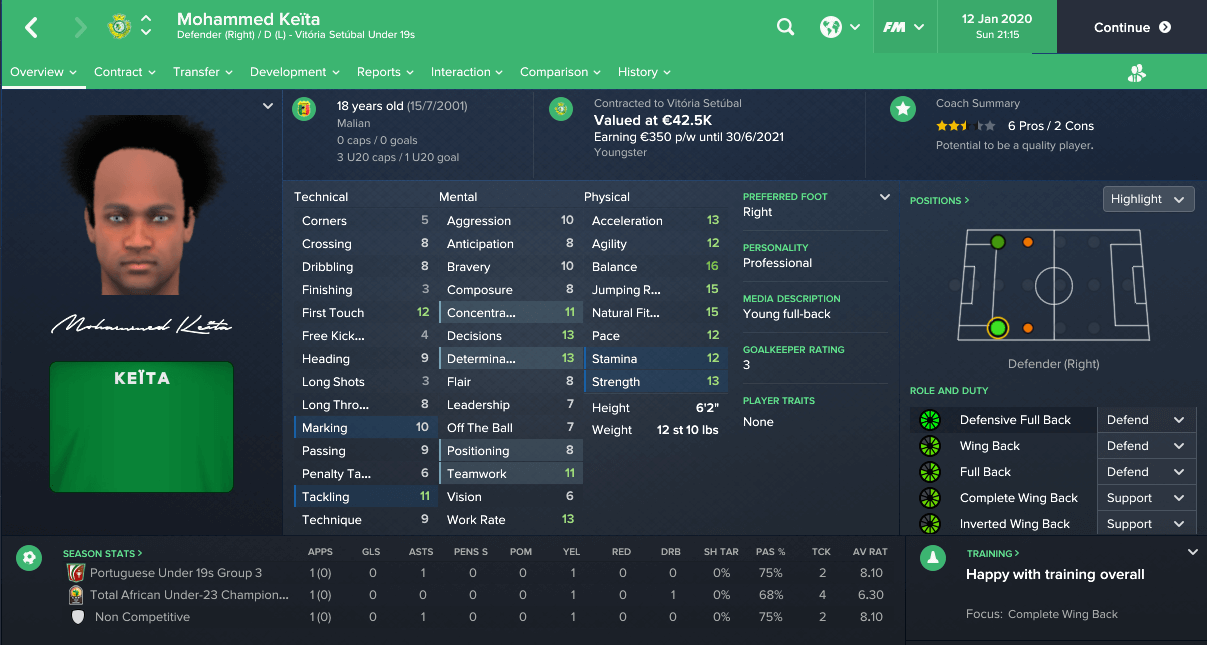Click the Continue button
Viewport: 1207px width, 645px height.
click(x=1131, y=27)
